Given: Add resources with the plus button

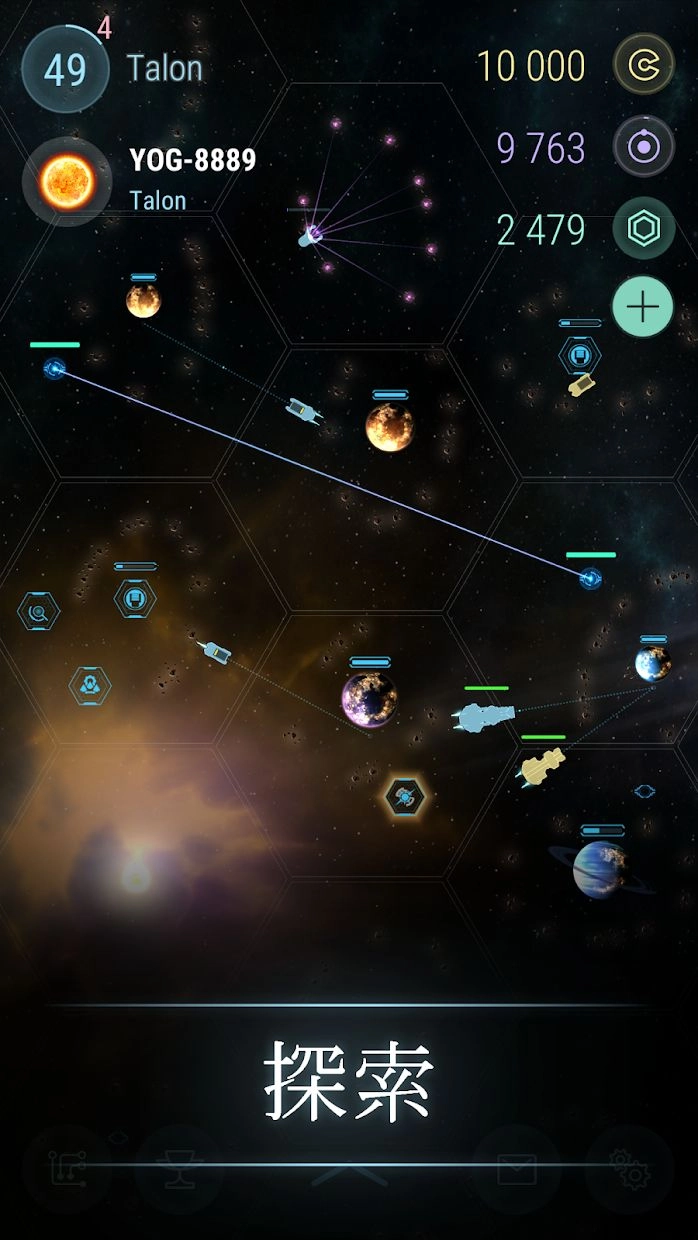Looking at the screenshot, I should [x=643, y=306].
